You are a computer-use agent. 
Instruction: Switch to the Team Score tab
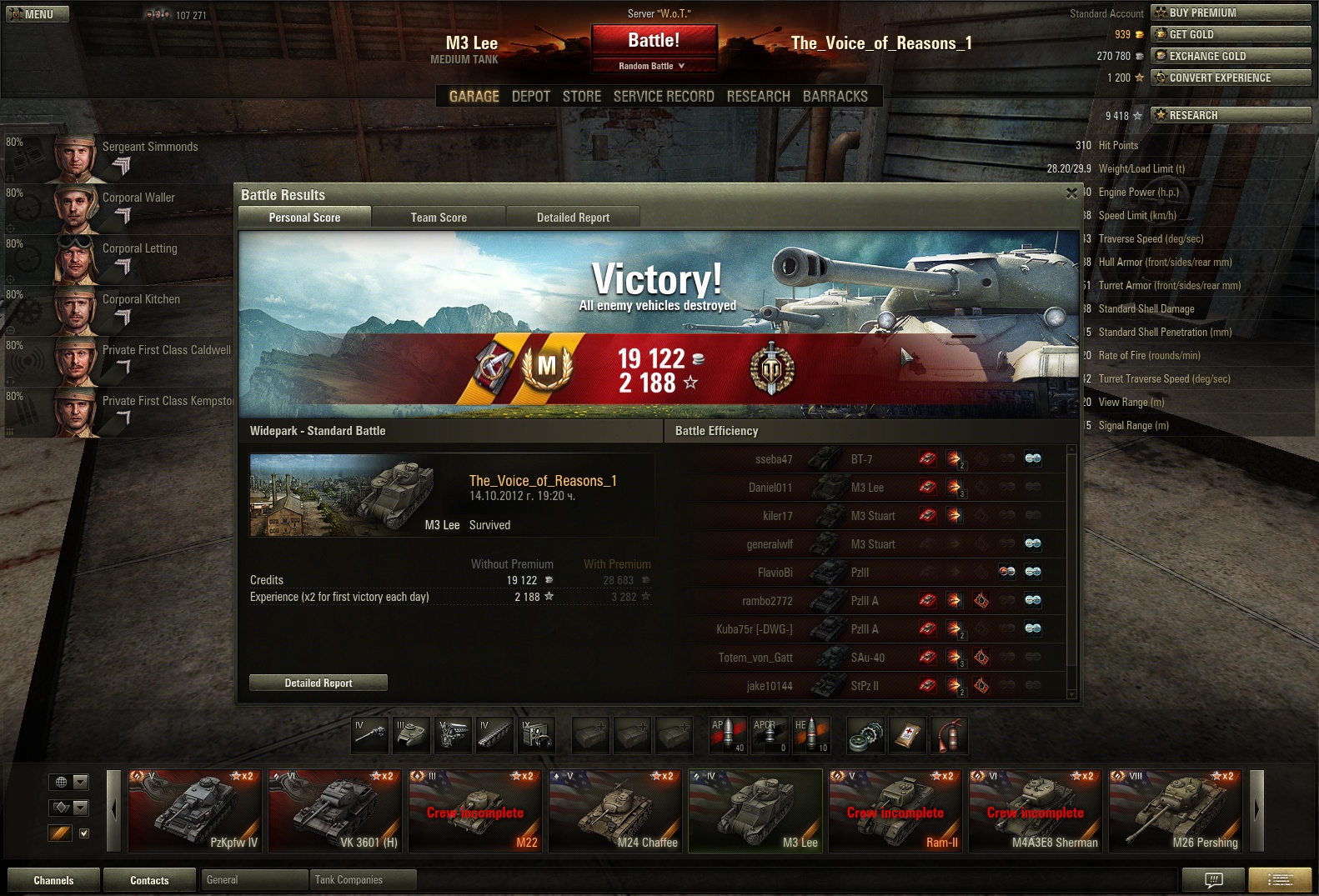(x=439, y=218)
